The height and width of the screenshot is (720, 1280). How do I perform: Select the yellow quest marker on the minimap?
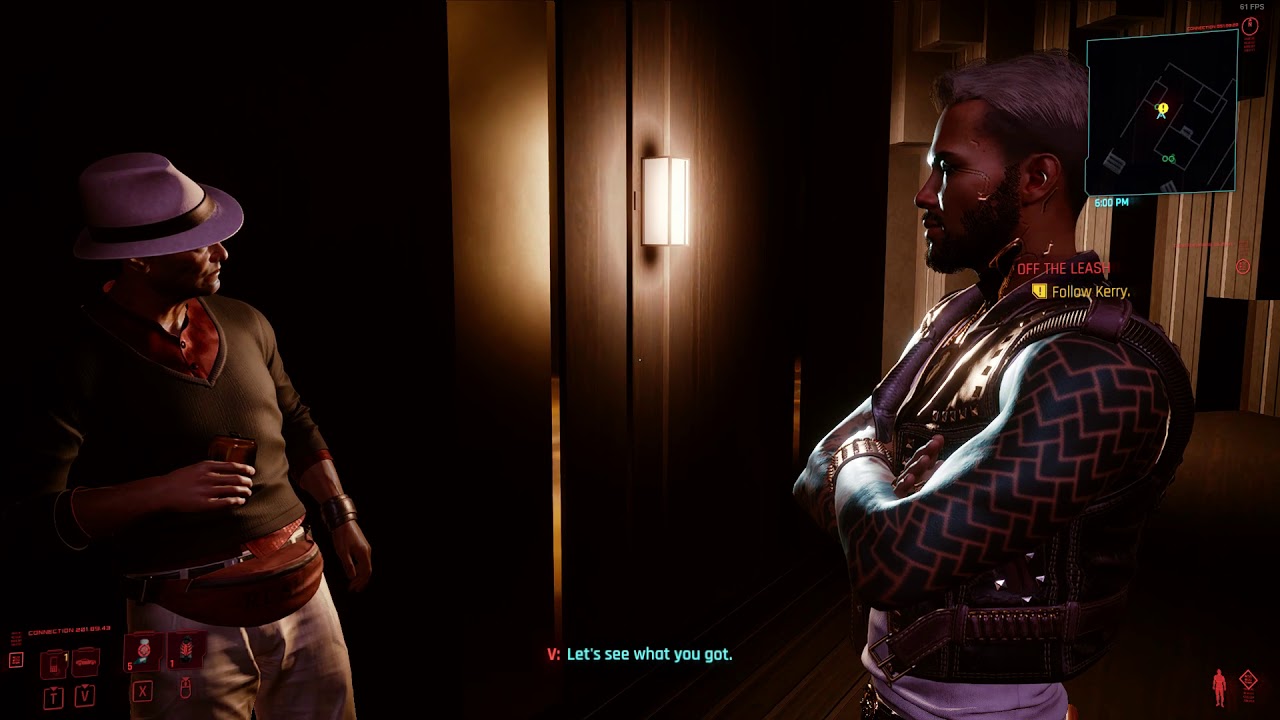tap(1162, 109)
